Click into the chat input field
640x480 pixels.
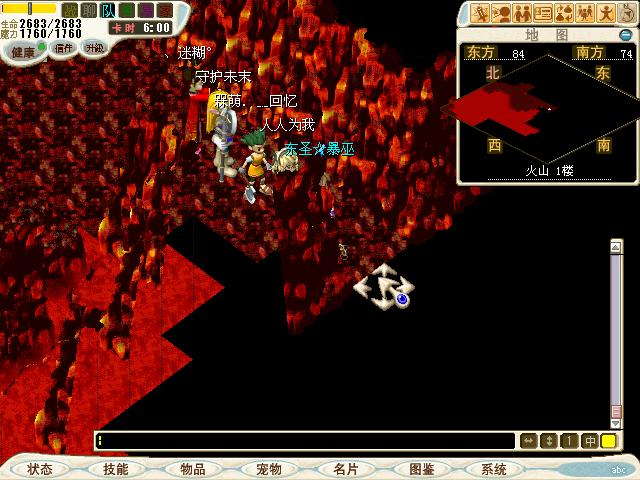coord(300,441)
